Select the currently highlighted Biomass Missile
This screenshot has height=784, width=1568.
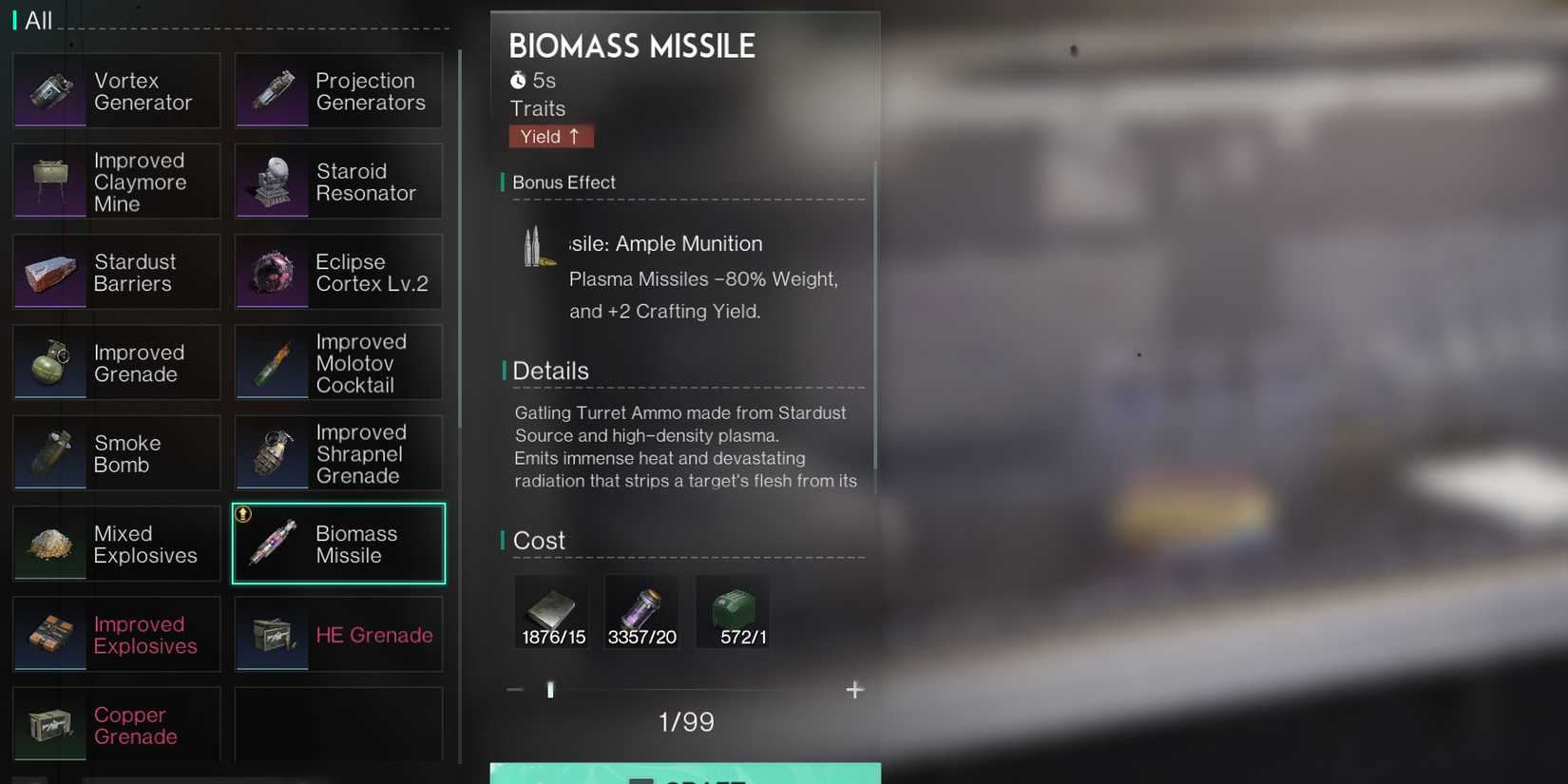(x=338, y=544)
